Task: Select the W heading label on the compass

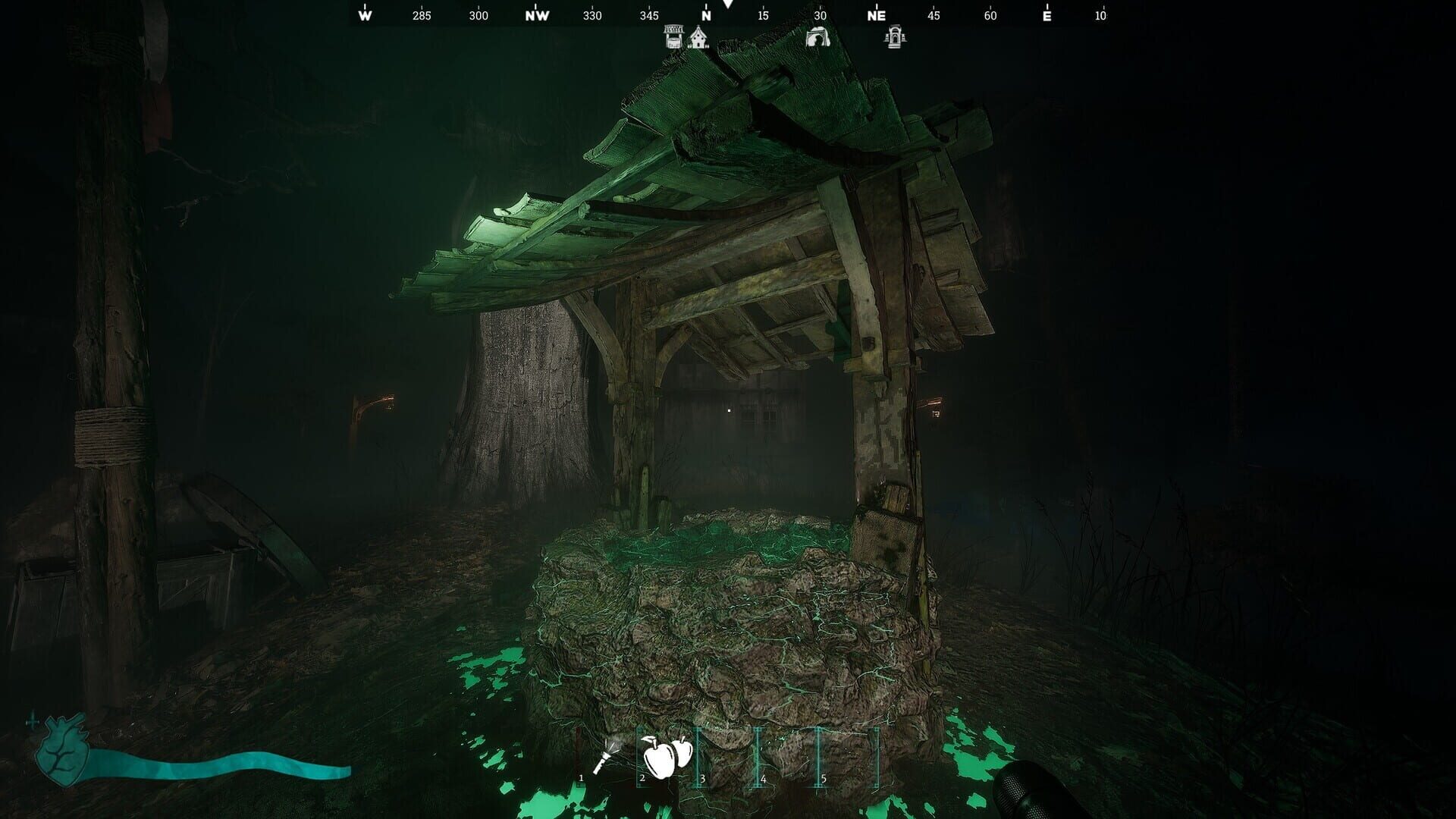Action: pyautogui.click(x=366, y=14)
